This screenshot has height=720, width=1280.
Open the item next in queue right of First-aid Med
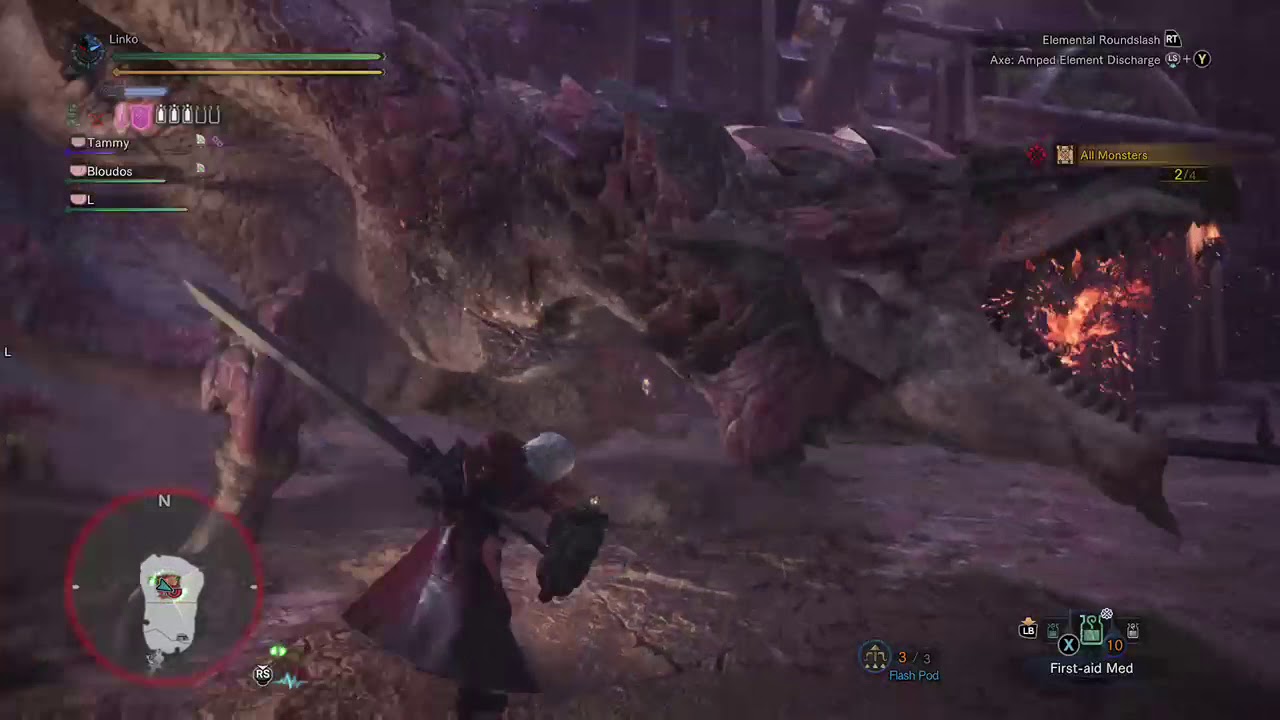[x=1132, y=631]
